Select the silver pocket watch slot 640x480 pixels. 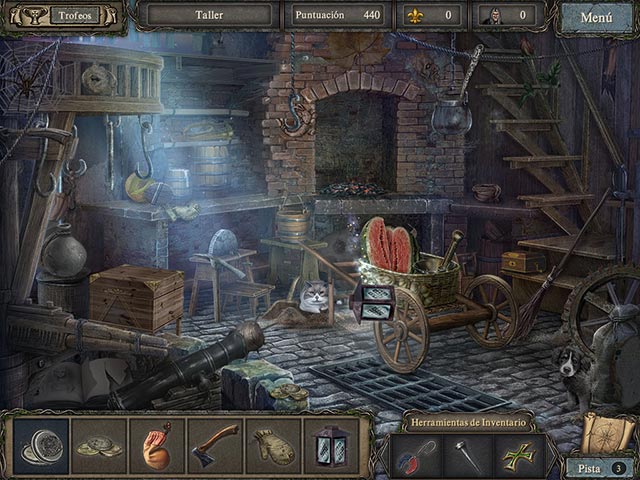tap(41, 446)
